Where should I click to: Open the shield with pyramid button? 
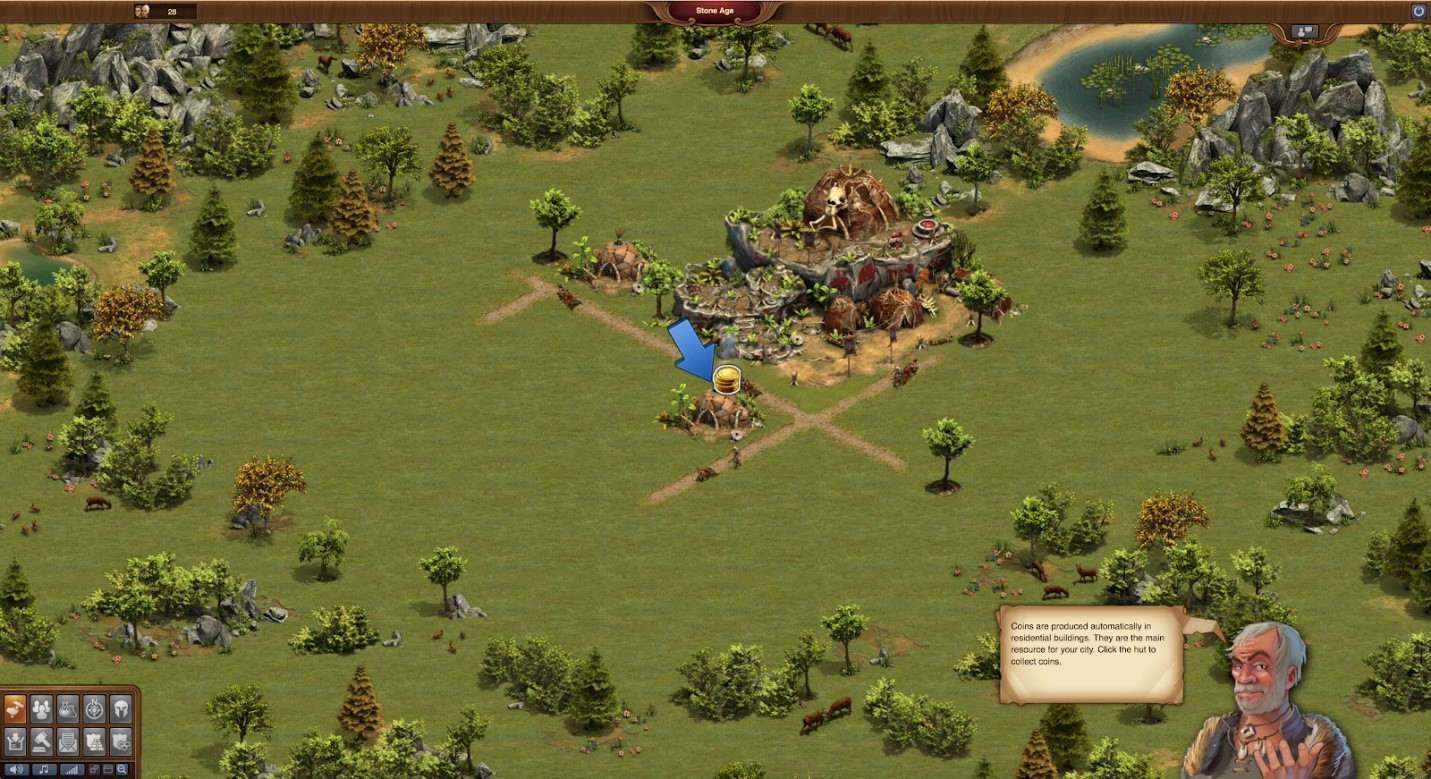[94, 741]
